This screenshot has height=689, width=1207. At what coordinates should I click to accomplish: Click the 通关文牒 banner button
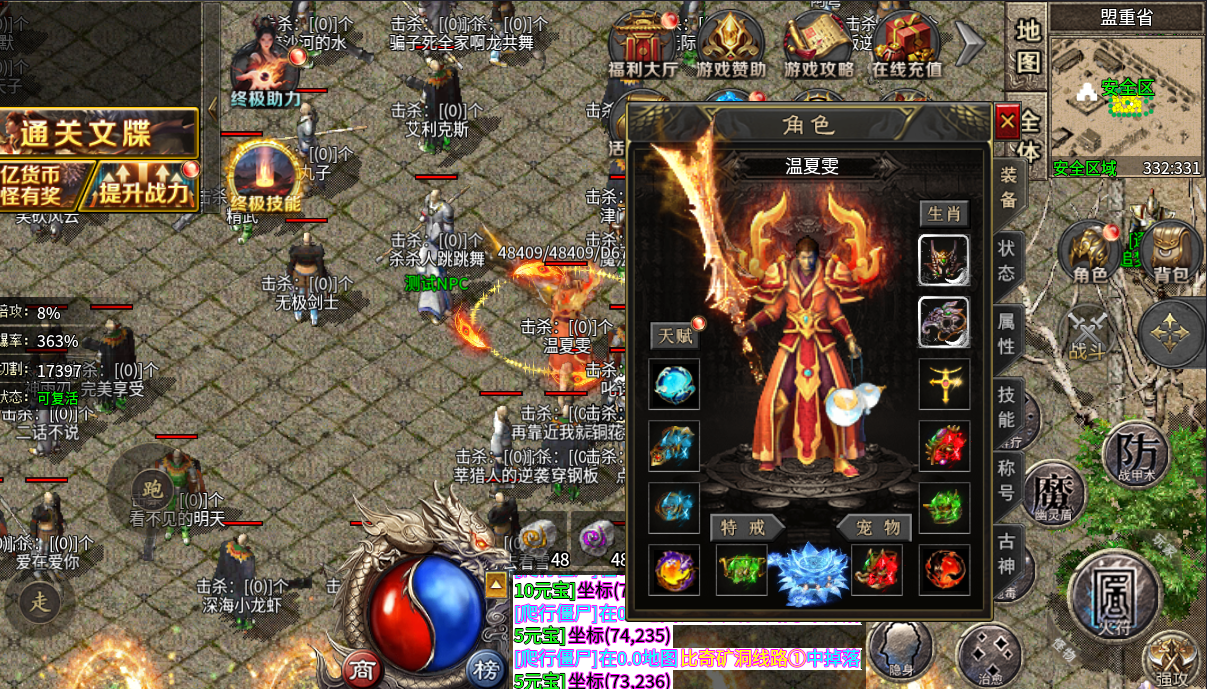click(99, 132)
